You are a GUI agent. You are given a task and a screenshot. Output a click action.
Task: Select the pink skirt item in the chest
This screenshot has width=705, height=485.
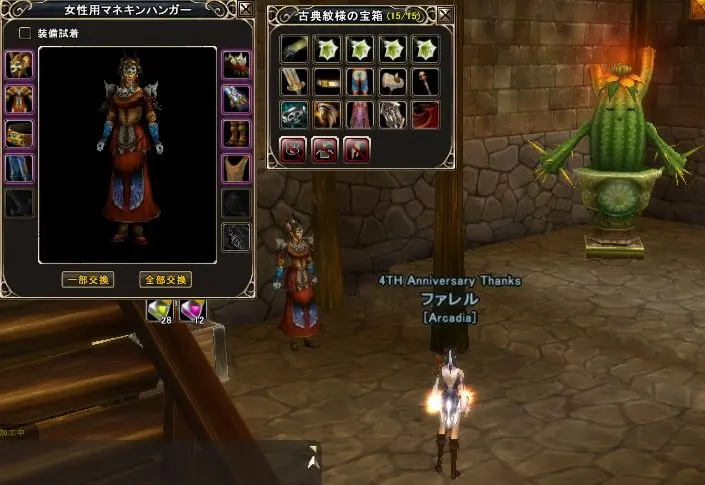point(359,114)
